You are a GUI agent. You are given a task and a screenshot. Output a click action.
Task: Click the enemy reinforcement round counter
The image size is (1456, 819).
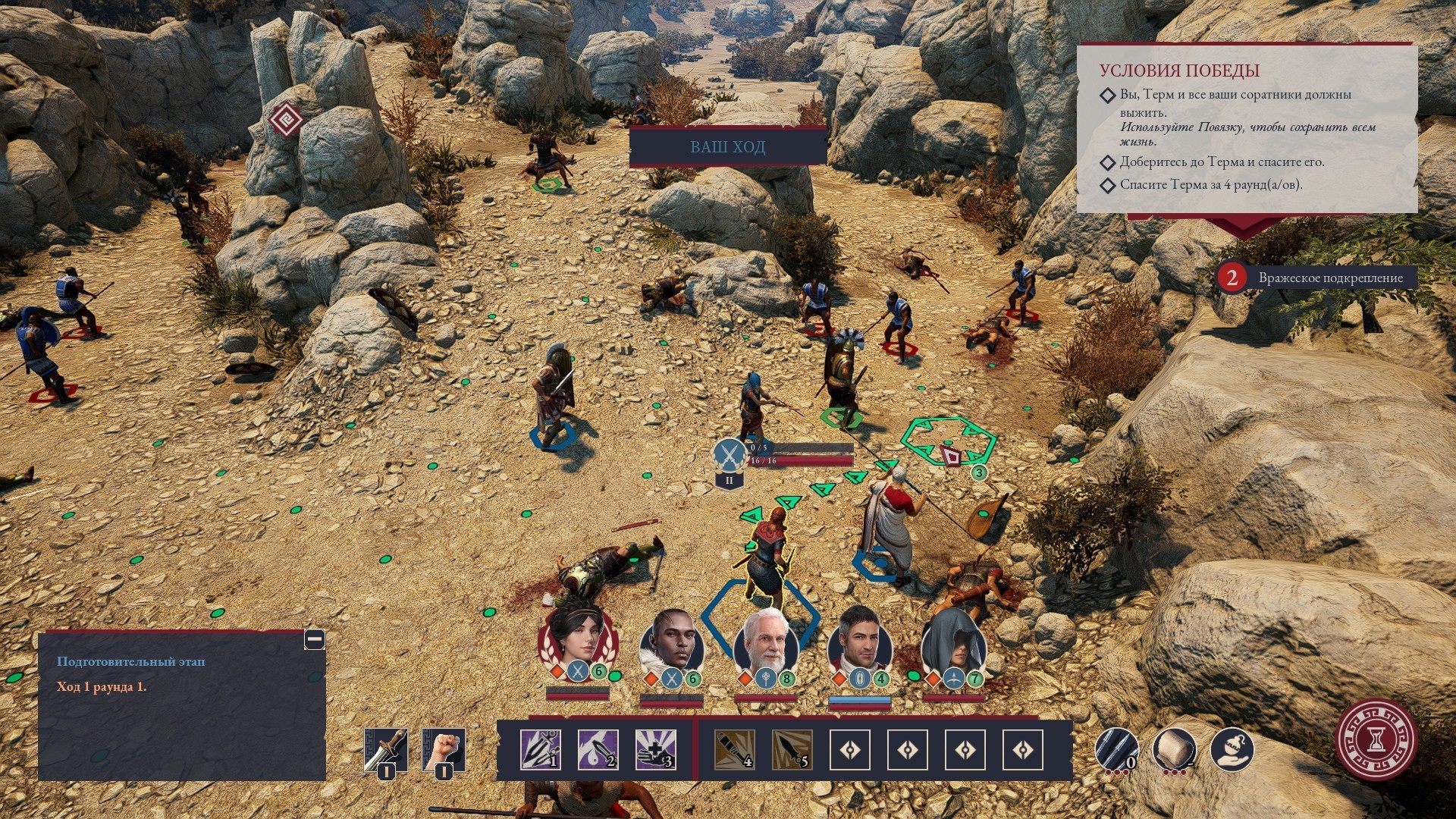click(x=1232, y=278)
